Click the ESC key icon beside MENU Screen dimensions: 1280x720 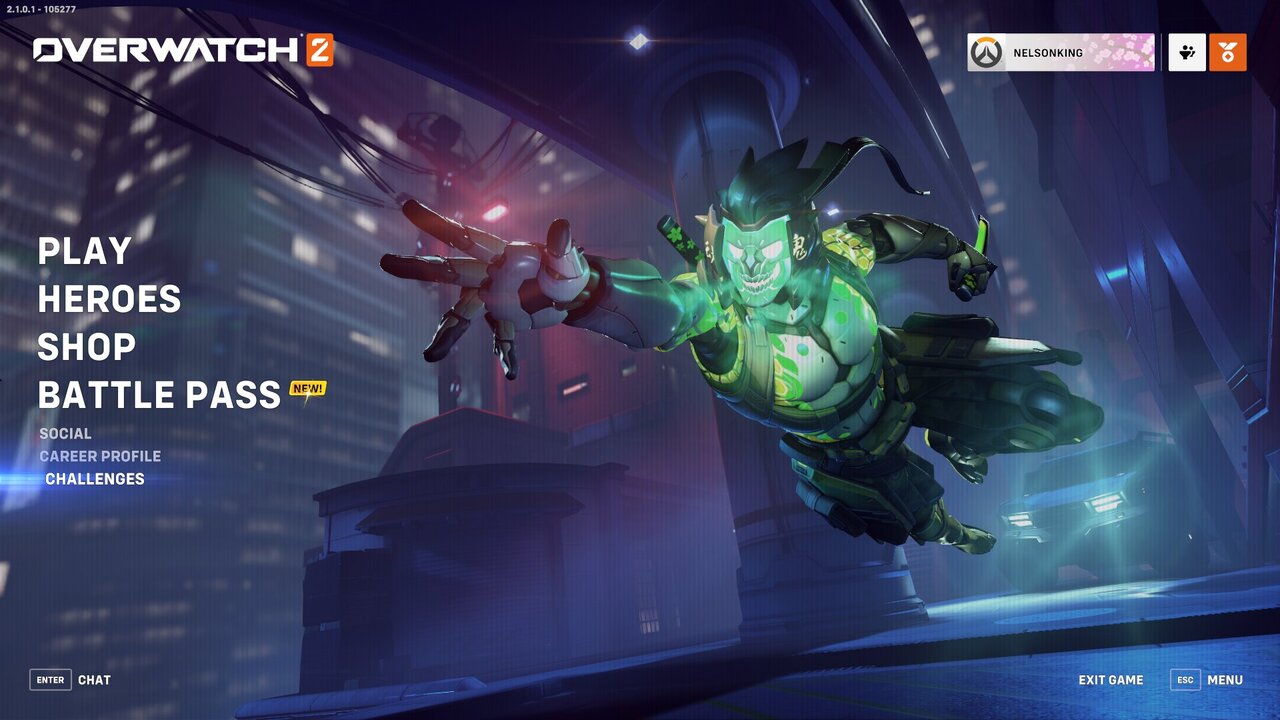(1186, 680)
